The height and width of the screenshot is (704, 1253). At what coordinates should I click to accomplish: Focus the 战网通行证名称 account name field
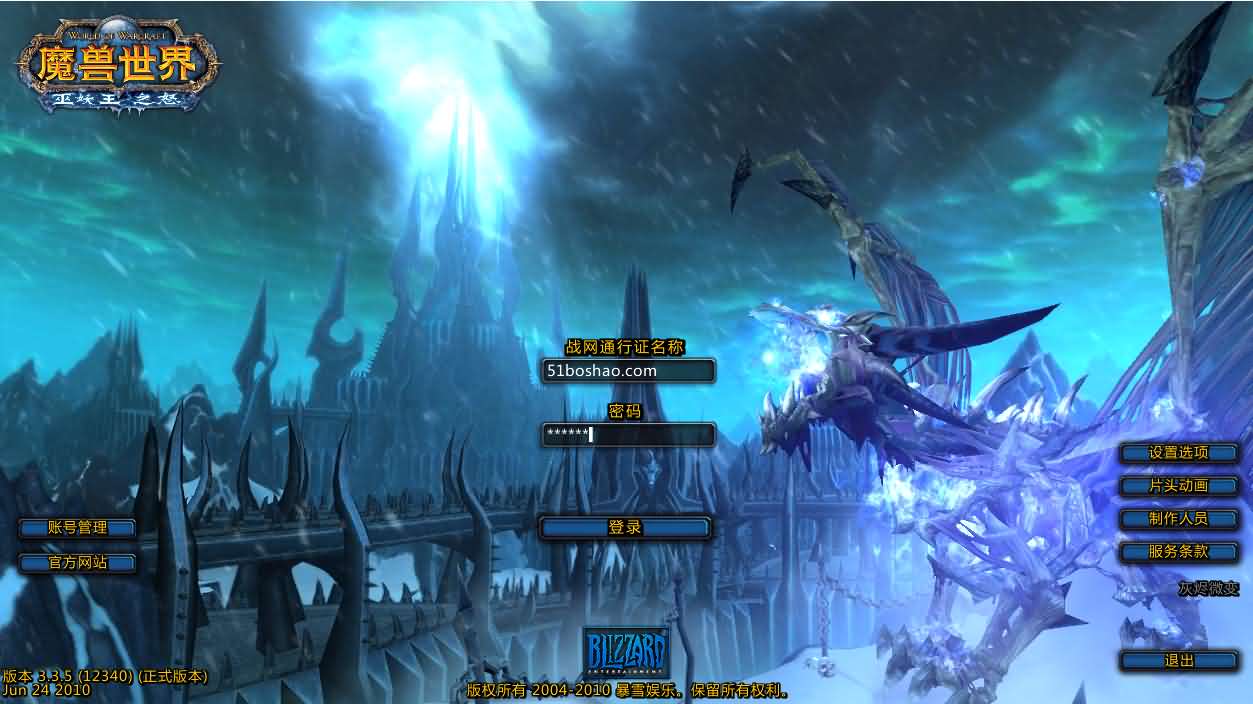[628, 371]
